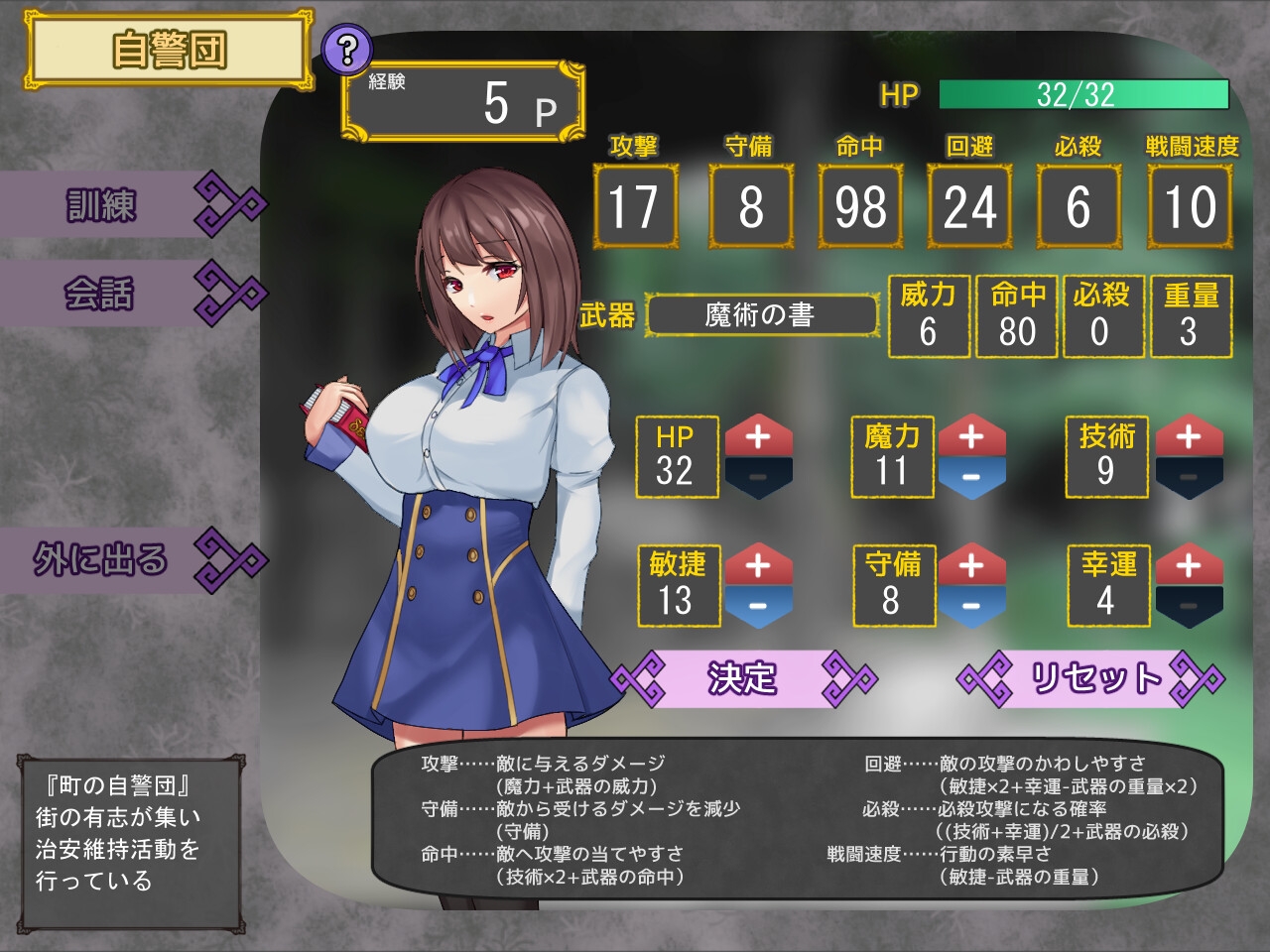1270x952 pixels.
Task: Increase 幸運 with its plus button
Action: tap(1188, 565)
